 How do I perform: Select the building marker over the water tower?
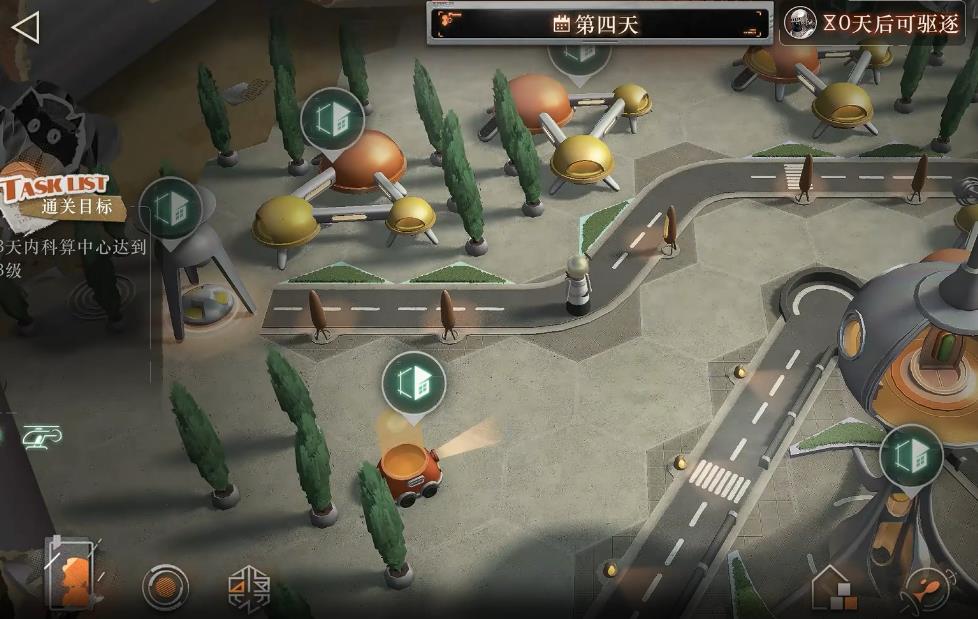[x=171, y=209]
